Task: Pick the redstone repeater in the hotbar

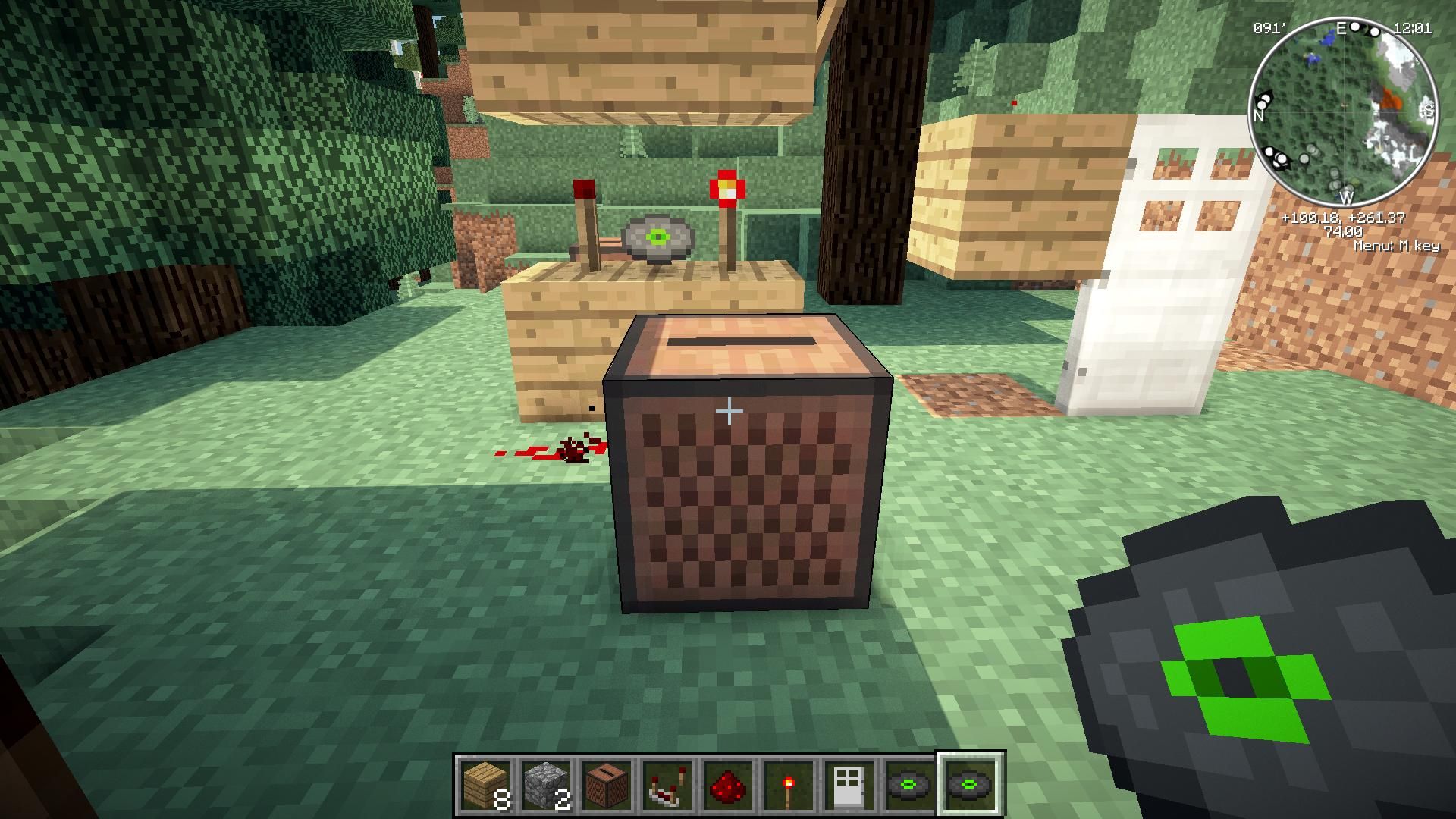Action: click(x=667, y=785)
